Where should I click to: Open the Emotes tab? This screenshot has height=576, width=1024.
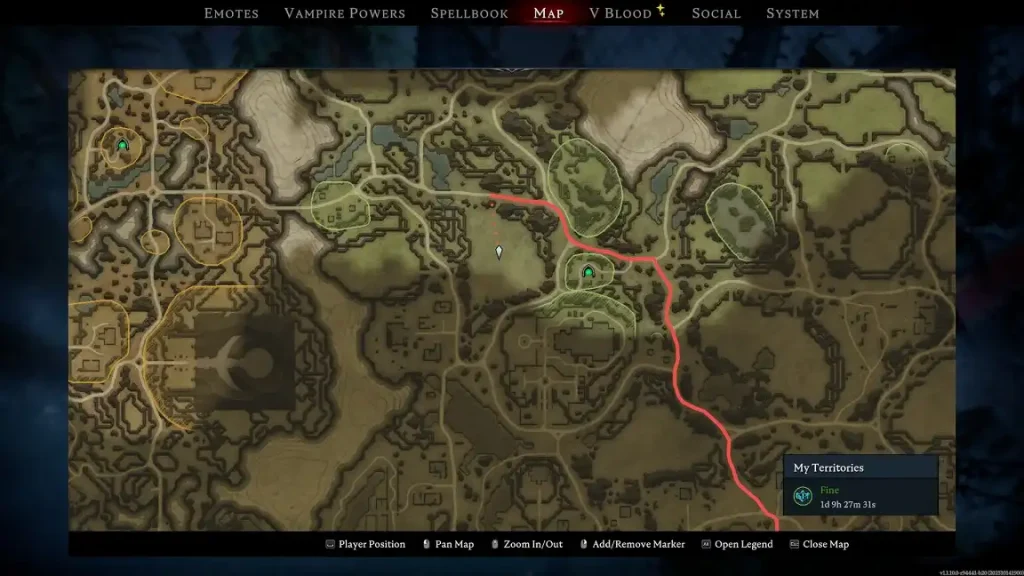click(231, 13)
